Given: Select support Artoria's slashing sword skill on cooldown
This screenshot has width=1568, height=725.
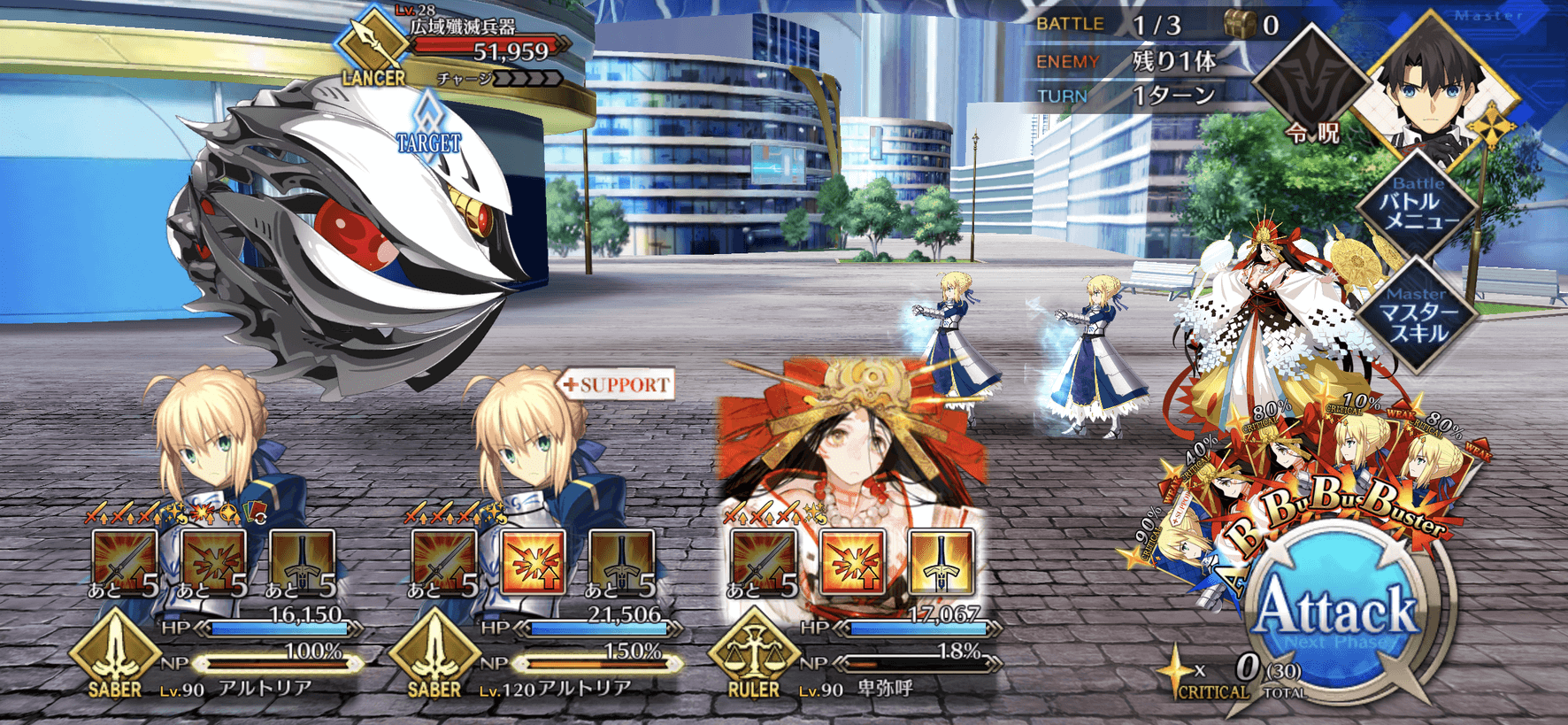Looking at the screenshot, I should (444, 562).
